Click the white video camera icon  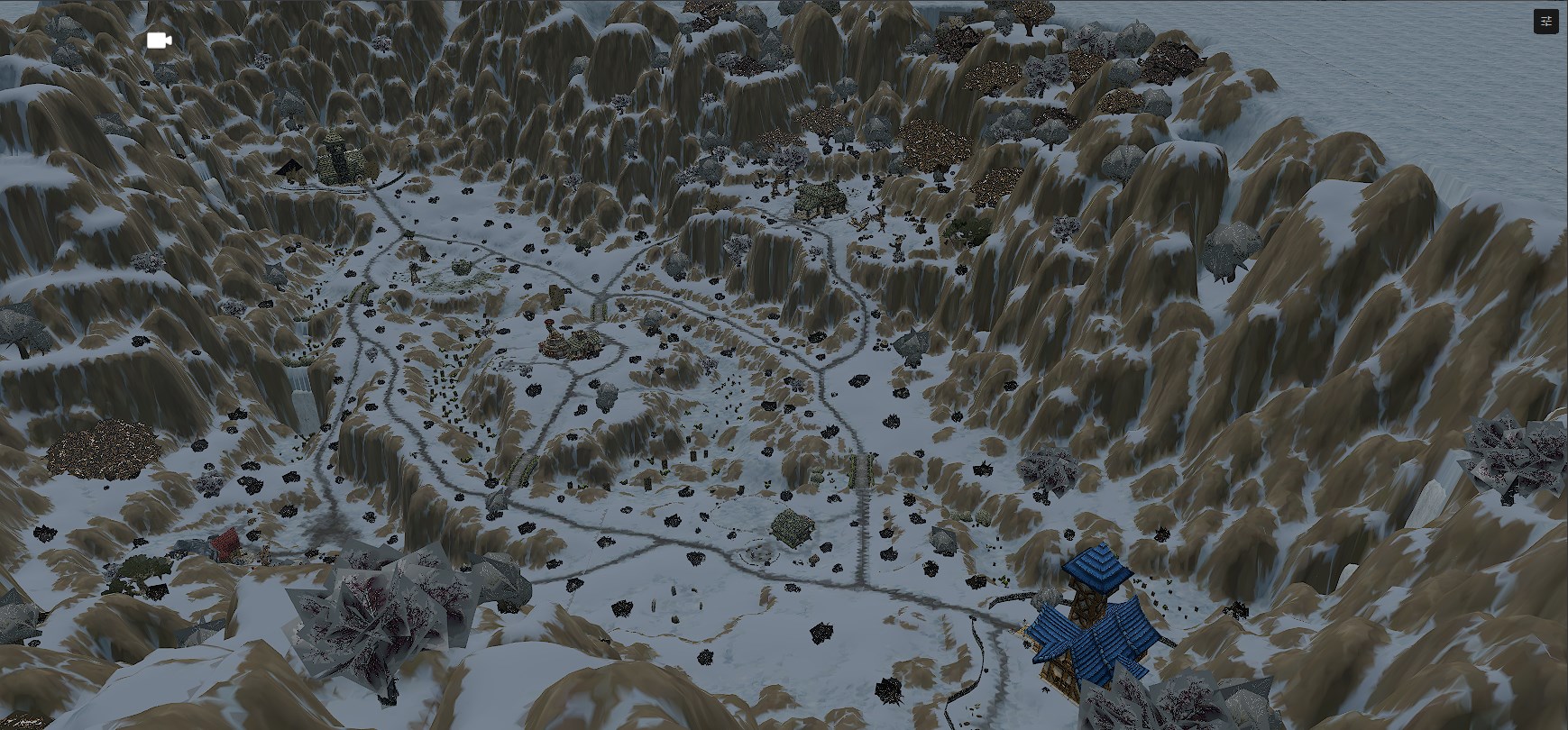pos(159,41)
